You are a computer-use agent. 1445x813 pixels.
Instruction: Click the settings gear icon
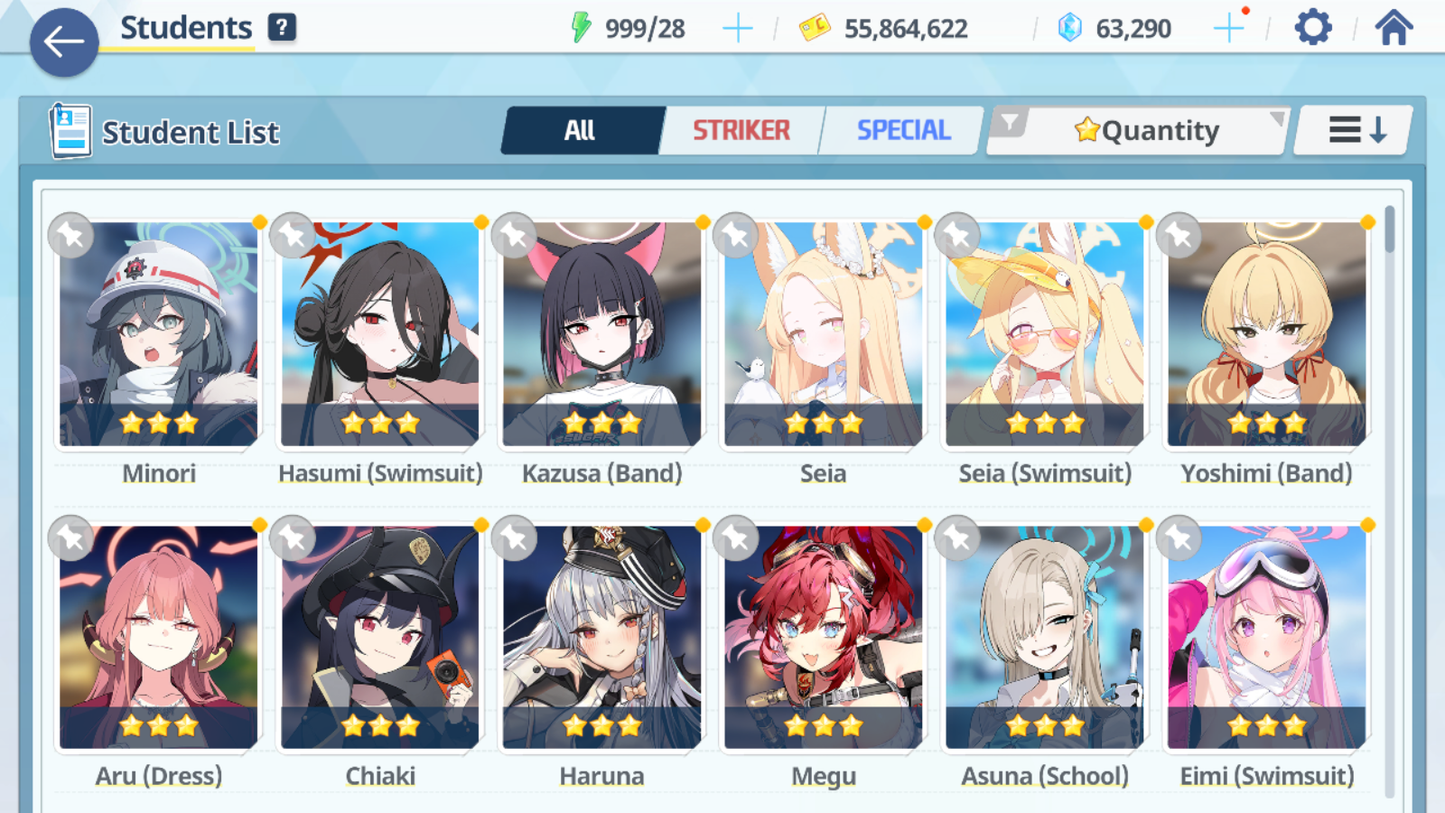1312,27
